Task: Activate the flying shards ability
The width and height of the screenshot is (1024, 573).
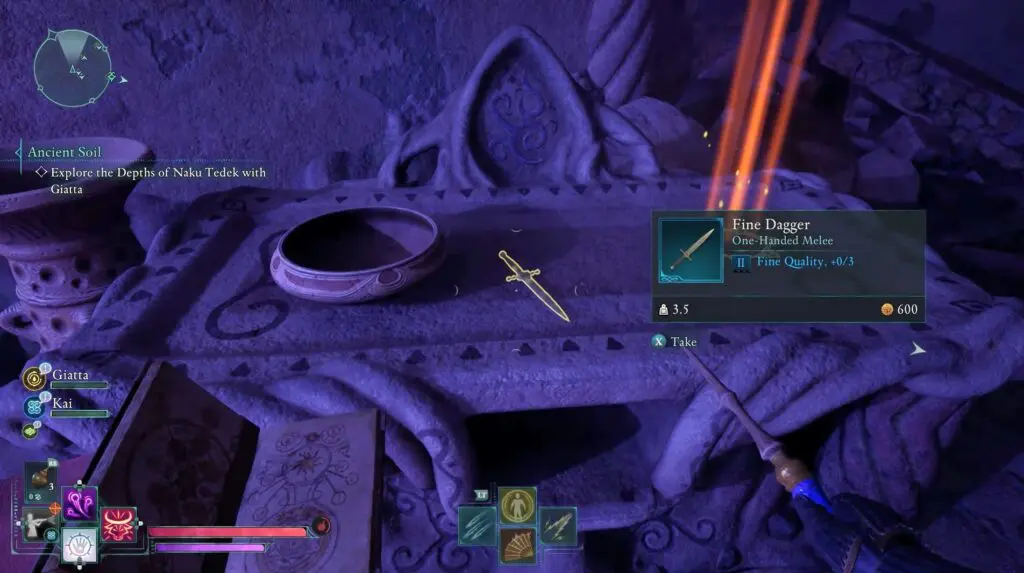Action: point(558,527)
